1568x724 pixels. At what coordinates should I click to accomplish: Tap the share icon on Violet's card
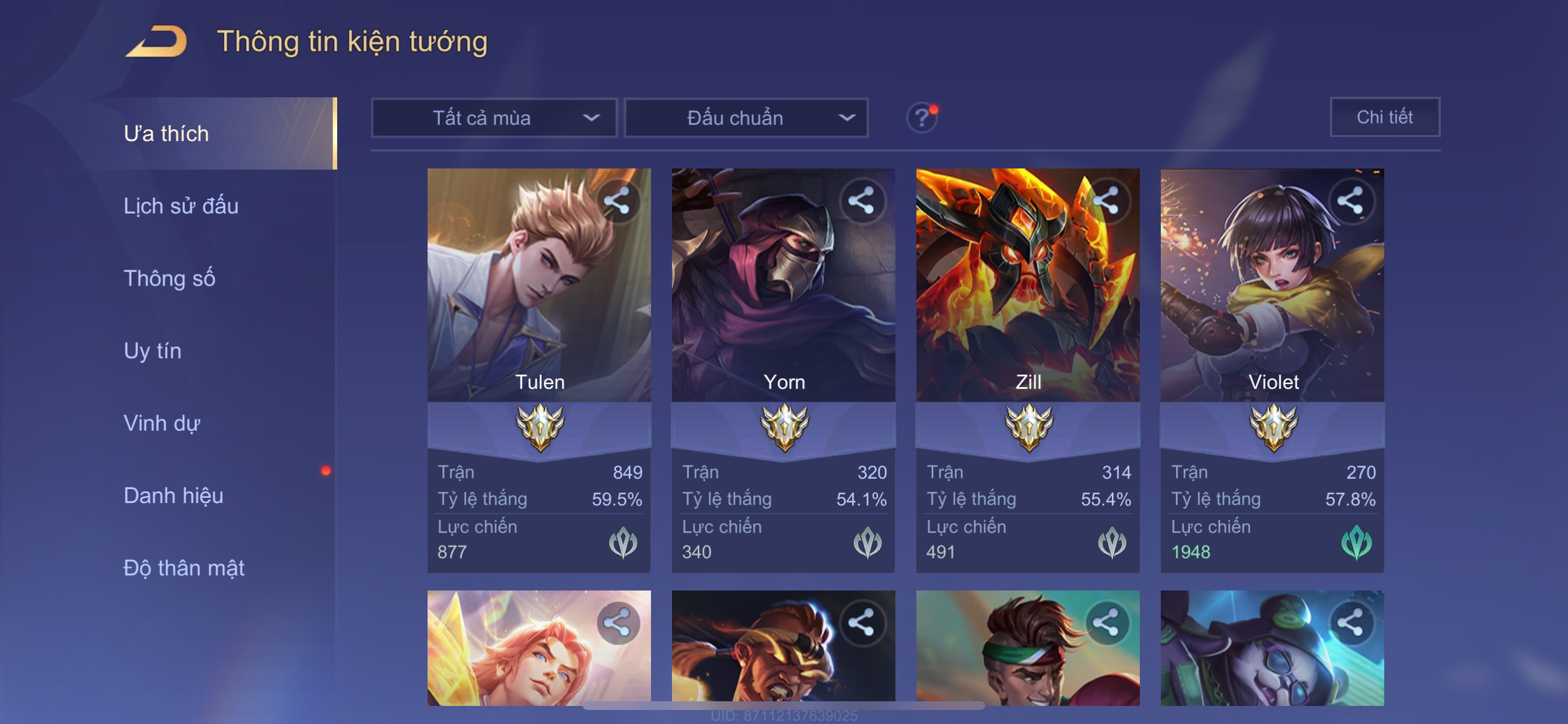[x=1350, y=201]
